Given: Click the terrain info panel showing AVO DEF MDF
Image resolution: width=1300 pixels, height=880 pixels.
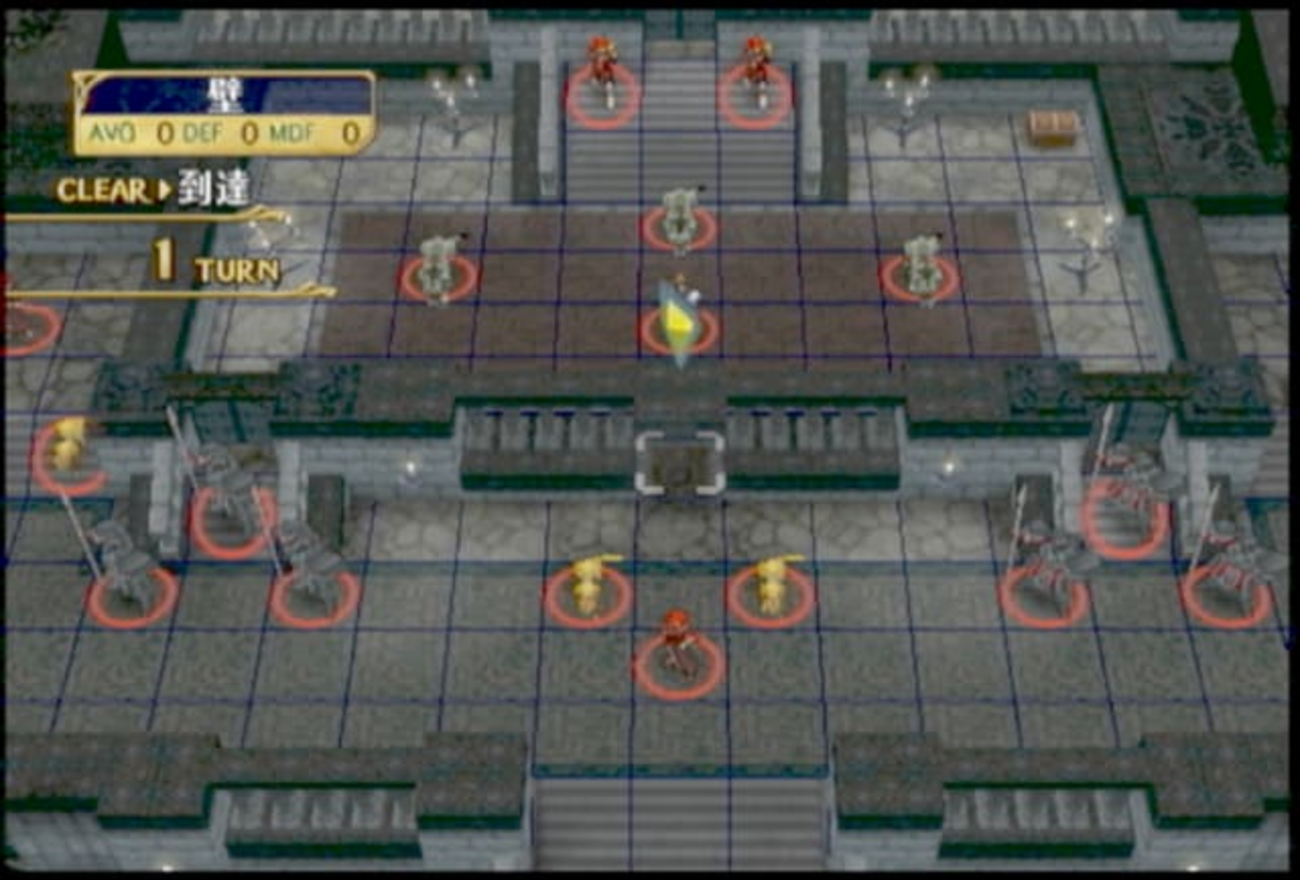Looking at the screenshot, I should point(224,113).
